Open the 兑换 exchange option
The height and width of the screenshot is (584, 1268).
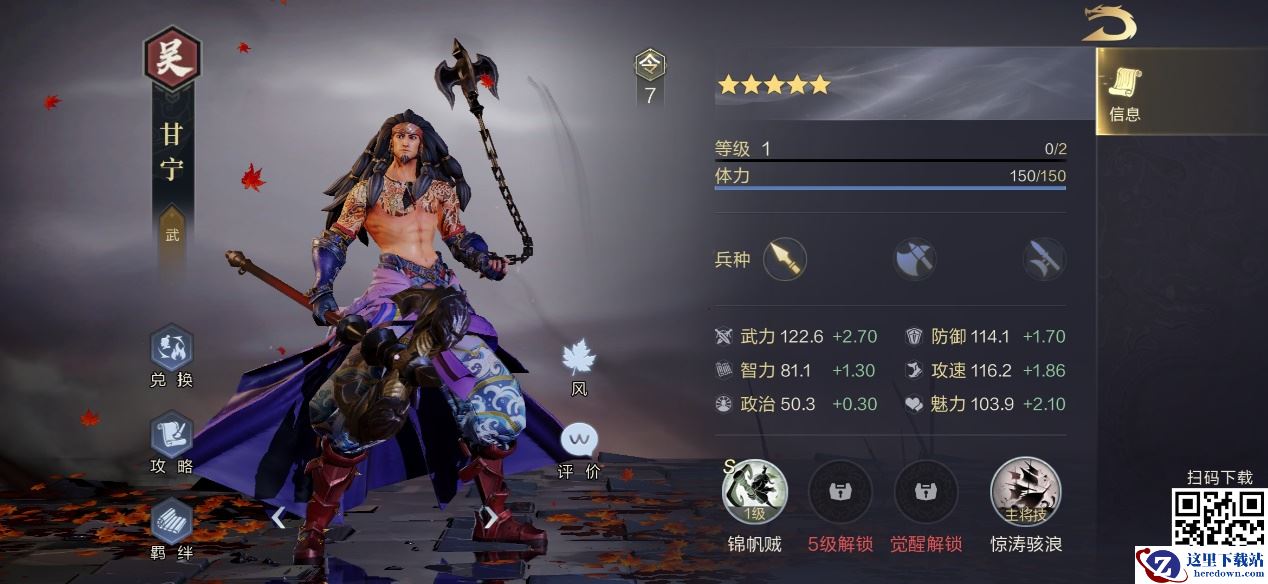pos(171,356)
